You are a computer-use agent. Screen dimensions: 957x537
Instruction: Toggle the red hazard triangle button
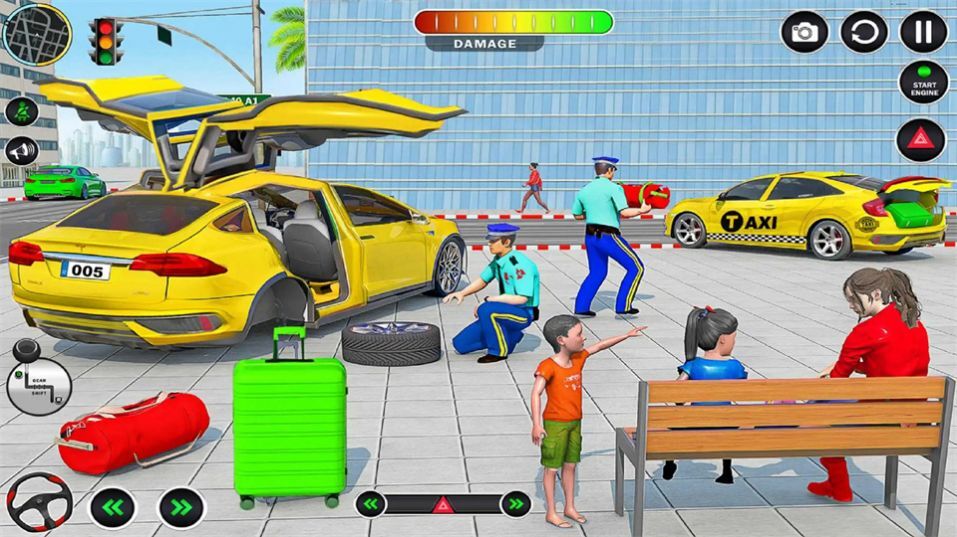[x=920, y=140]
